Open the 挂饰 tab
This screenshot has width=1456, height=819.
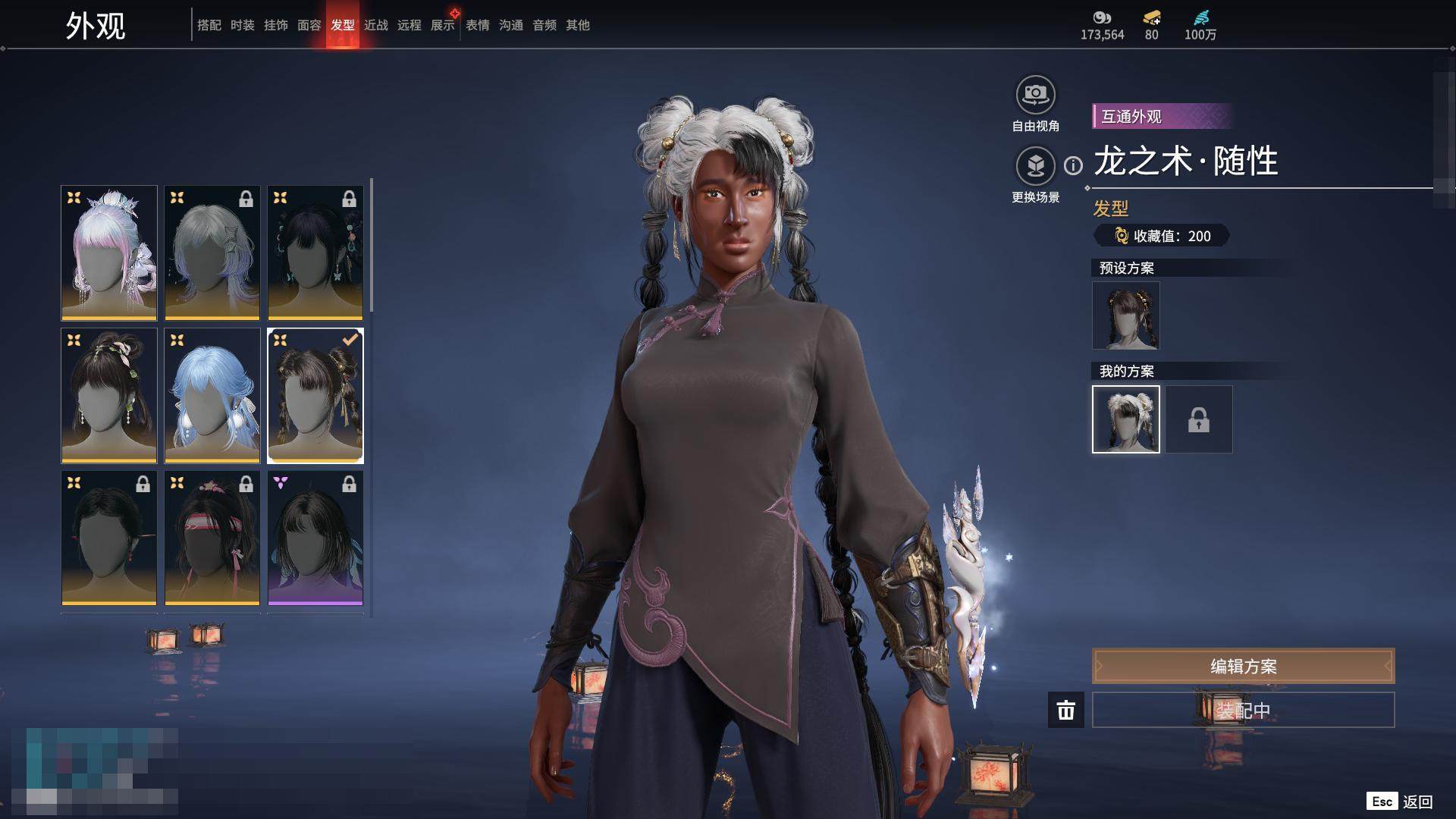(x=276, y=25)
